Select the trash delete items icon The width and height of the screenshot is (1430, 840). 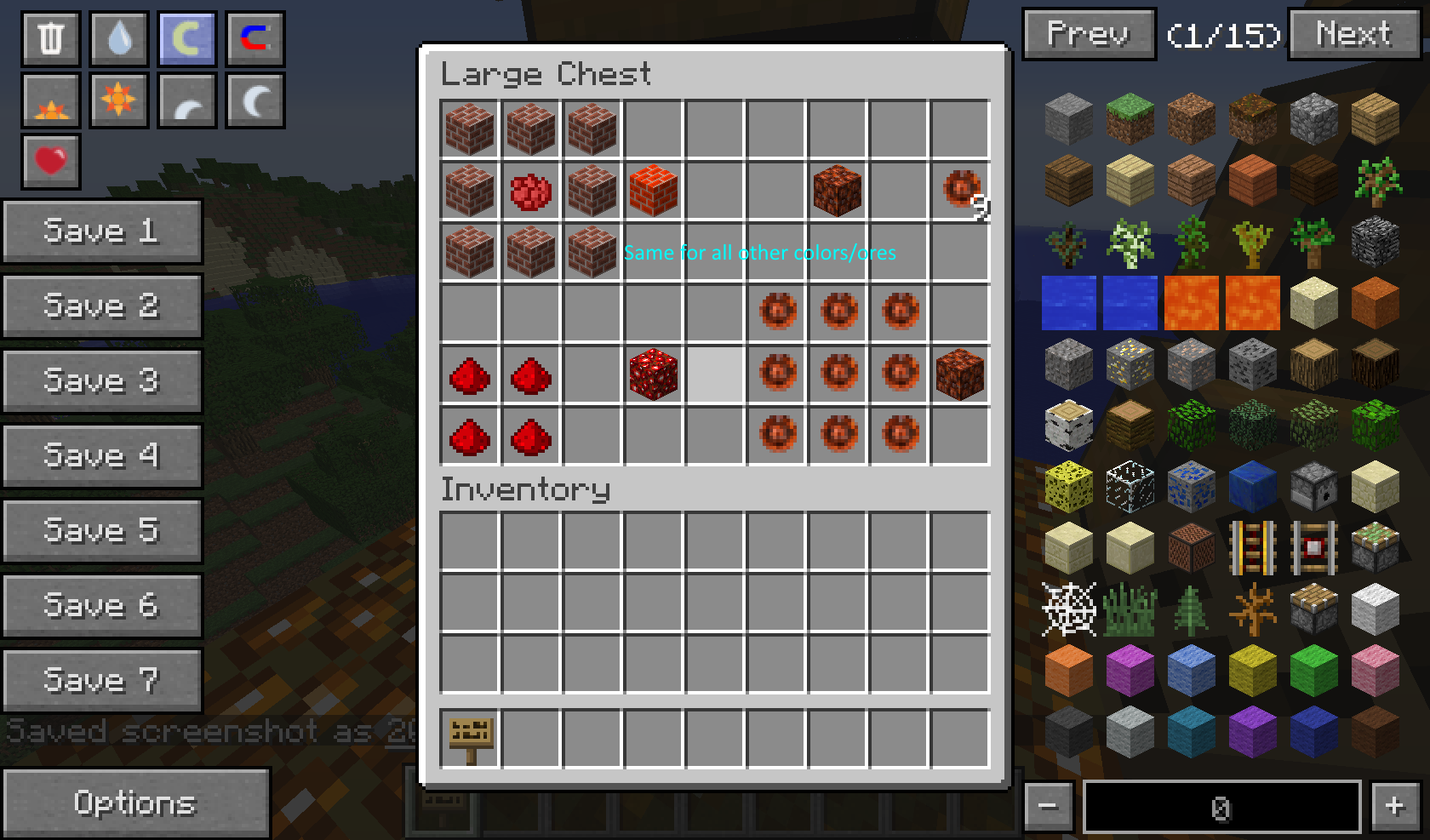click(50, 37)
